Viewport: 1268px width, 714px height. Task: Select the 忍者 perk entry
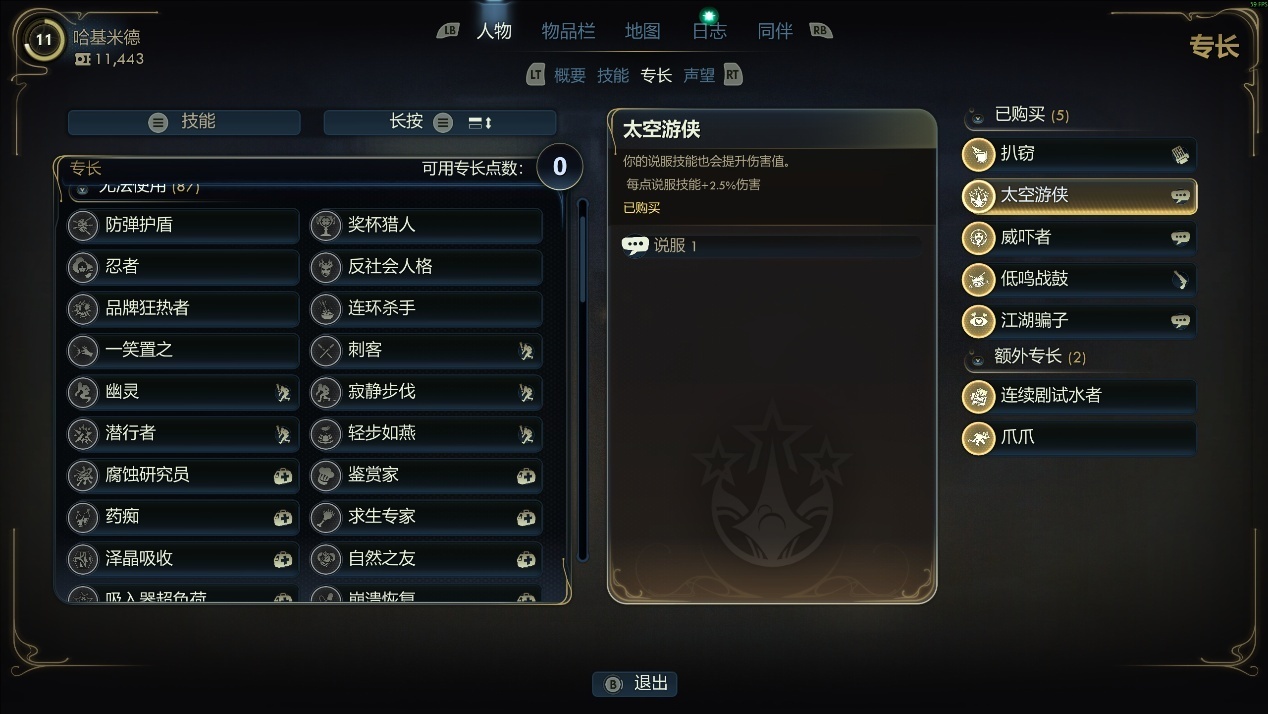click(183, 267)
